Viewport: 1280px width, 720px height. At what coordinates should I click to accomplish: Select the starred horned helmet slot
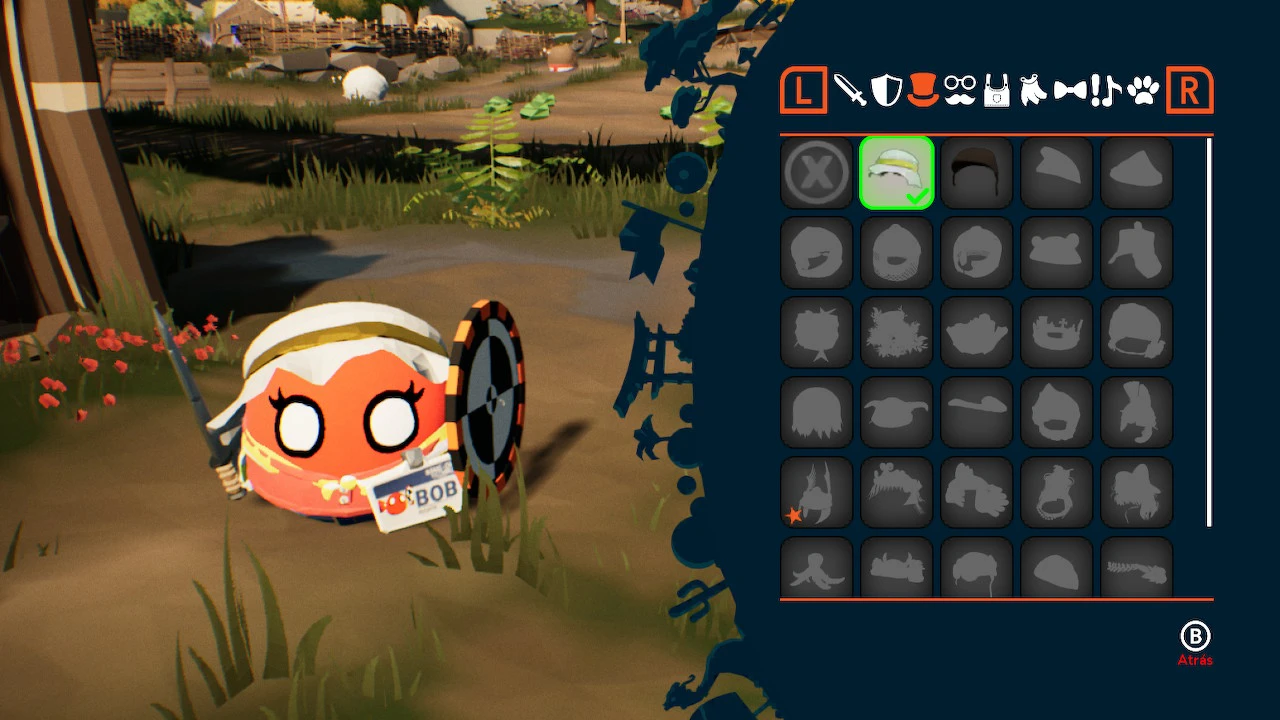click(x=817, y=493)
